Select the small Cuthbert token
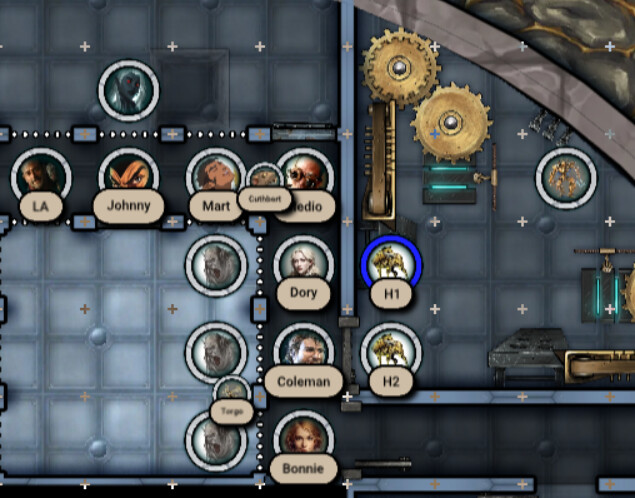The height and width of the screenshot is (498, 635). pyautogui.click(x=263, y=178)
